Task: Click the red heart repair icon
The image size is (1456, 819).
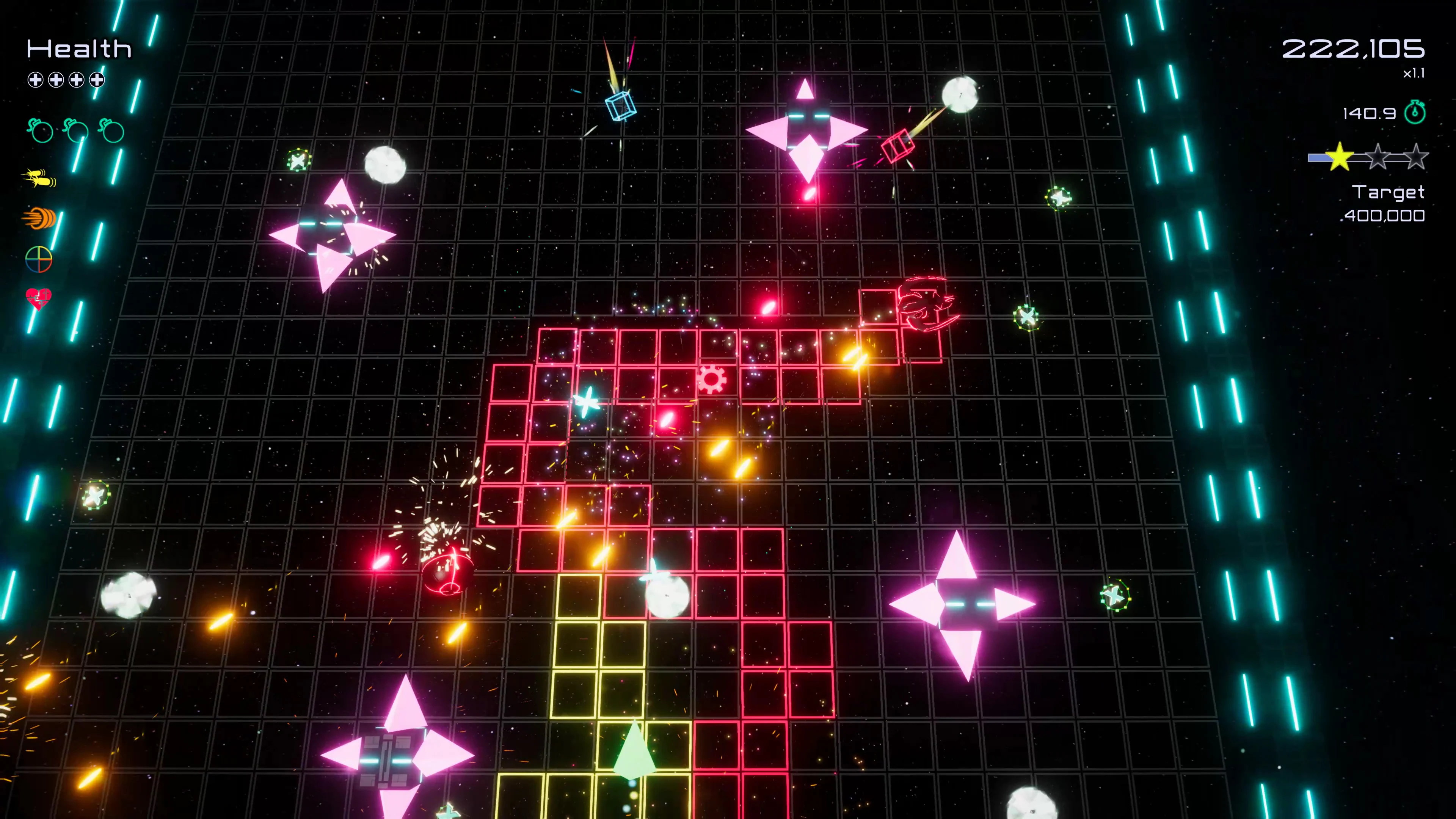Action: point(39,298)
